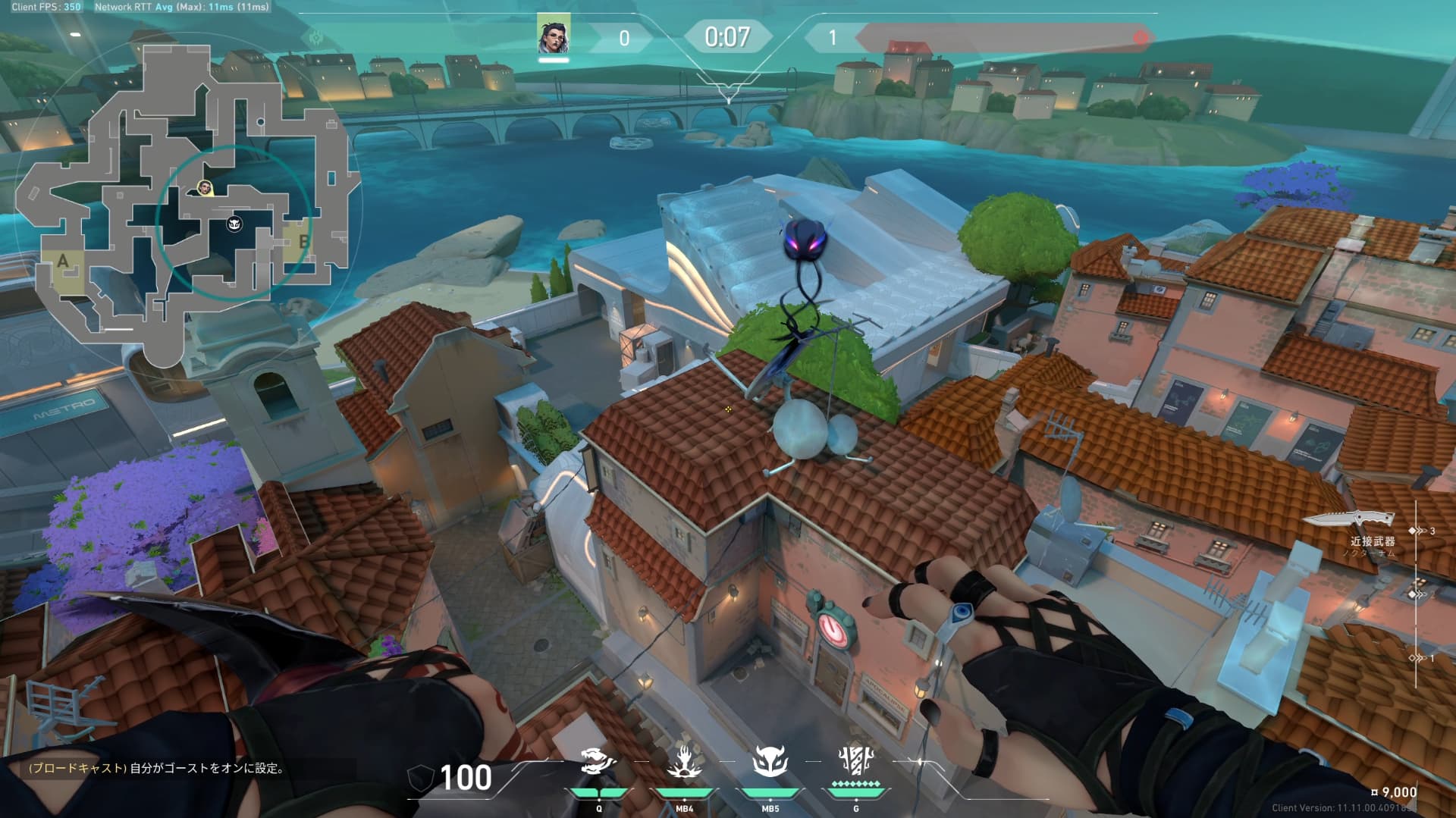Click the Haunt marker on minimap
This screenshot has width=1456, height=818.
(234, 224)
